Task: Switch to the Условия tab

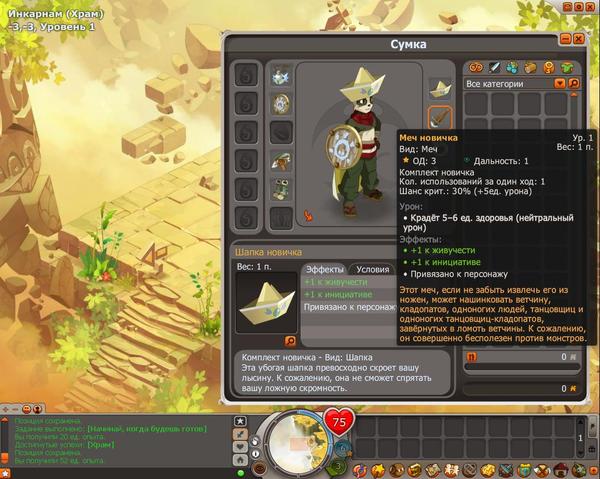Action: point(373,269)
